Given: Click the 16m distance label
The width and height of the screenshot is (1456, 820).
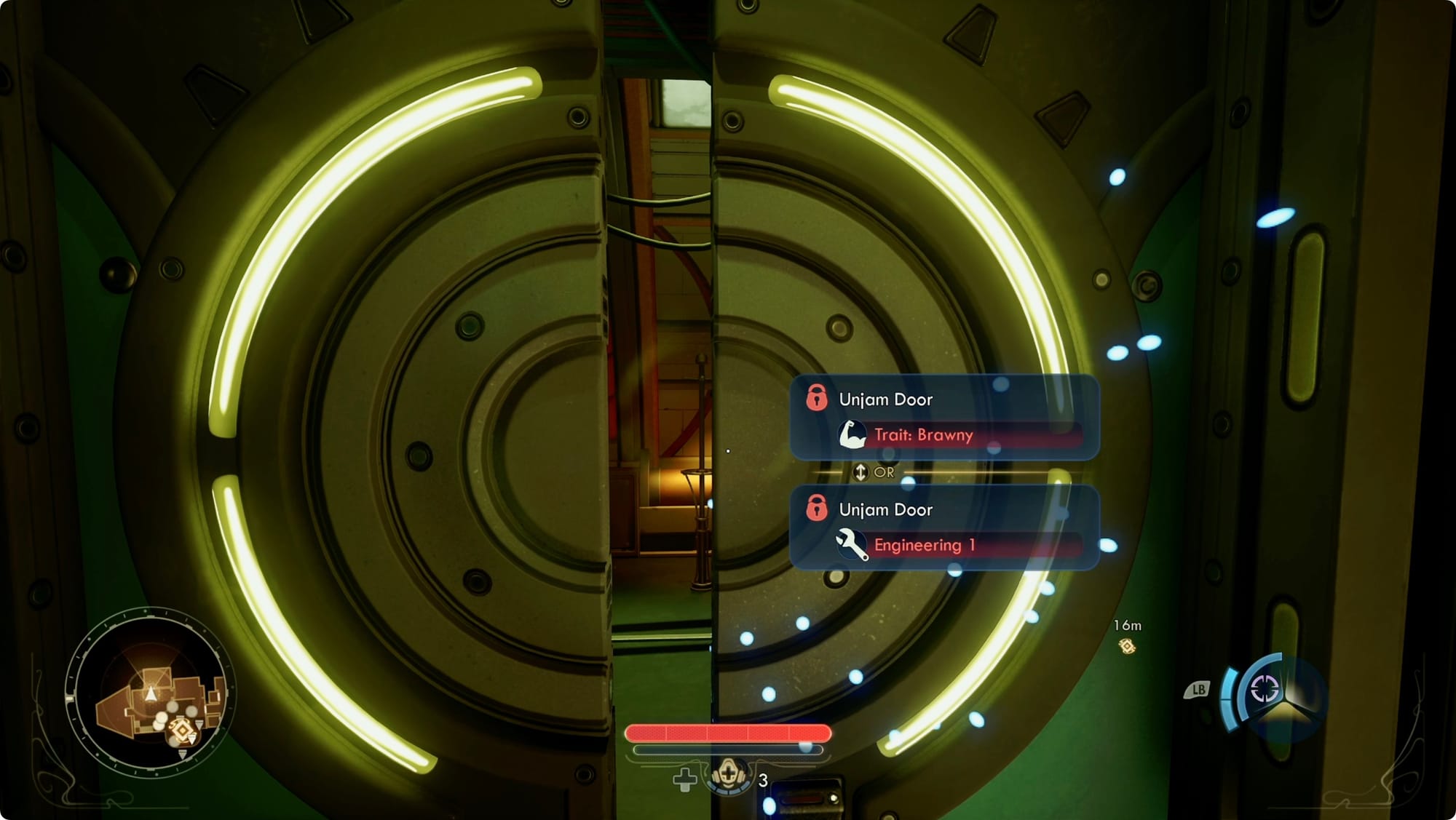Looking at the screenshot, I should pyautogui.click(x=1127, y=624).
